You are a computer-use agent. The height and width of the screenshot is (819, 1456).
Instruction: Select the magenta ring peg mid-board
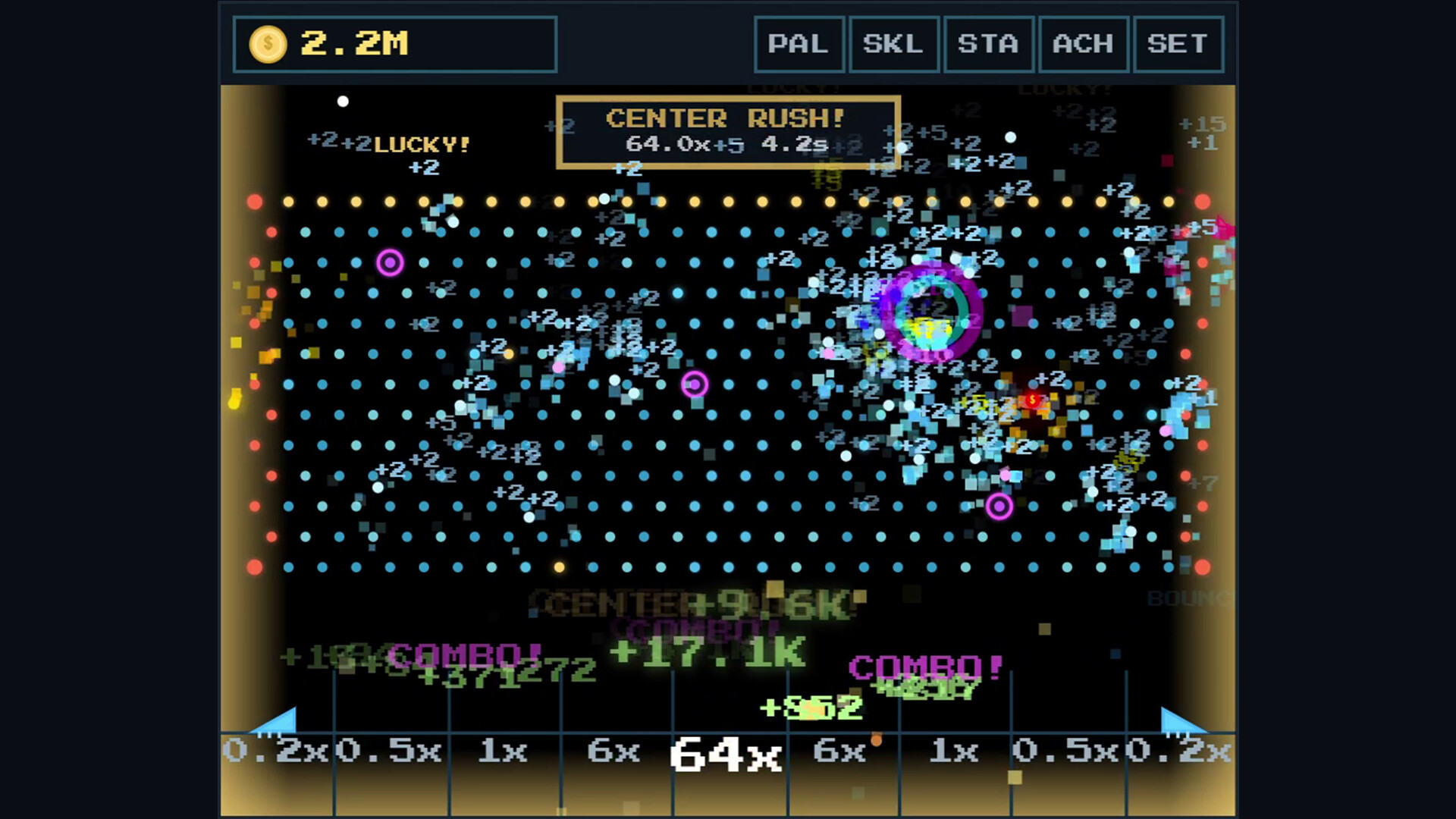[694, 385]
